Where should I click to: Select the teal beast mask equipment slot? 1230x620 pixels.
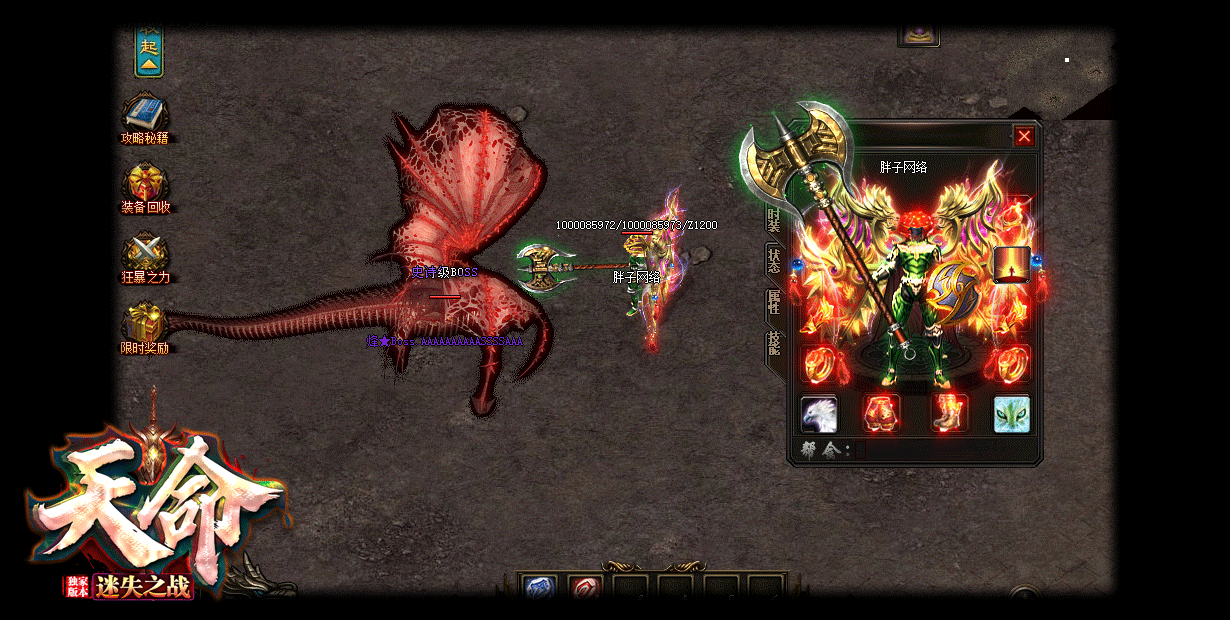(1012, 414)
